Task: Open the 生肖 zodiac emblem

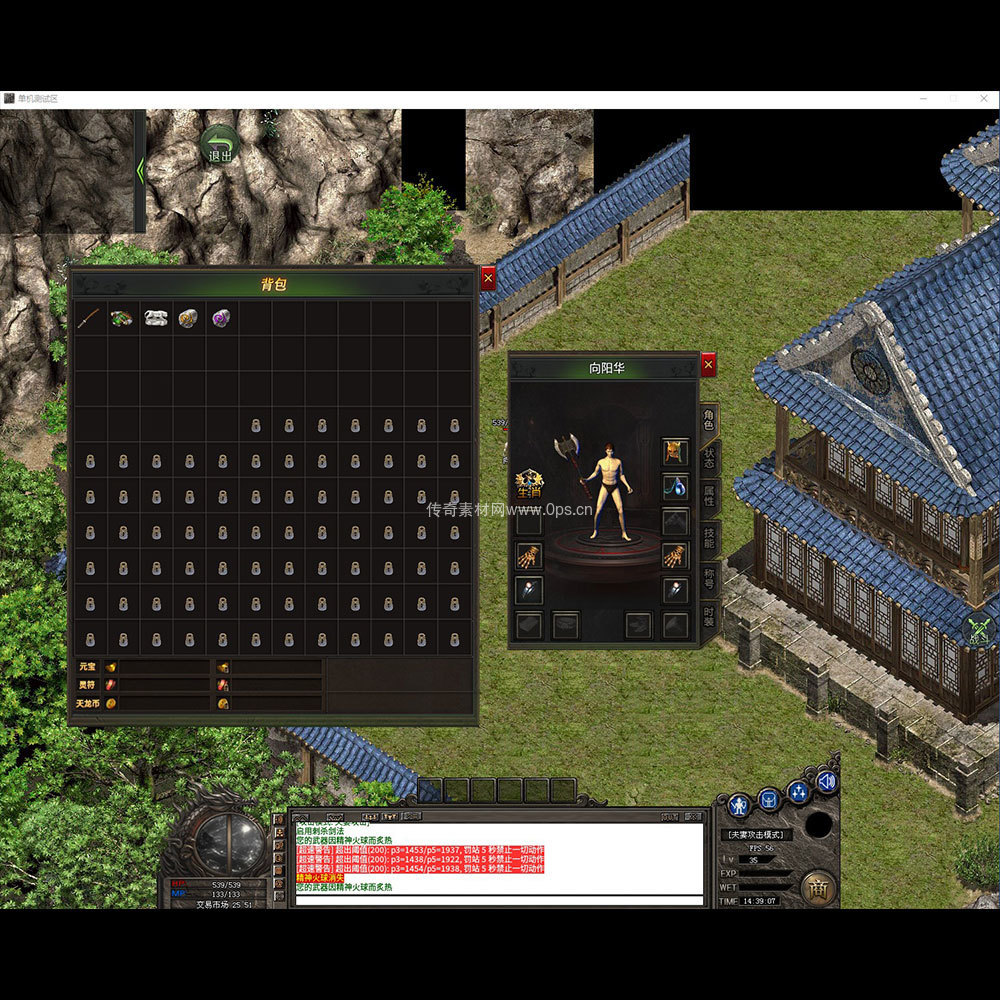Action: pos(528,484)
